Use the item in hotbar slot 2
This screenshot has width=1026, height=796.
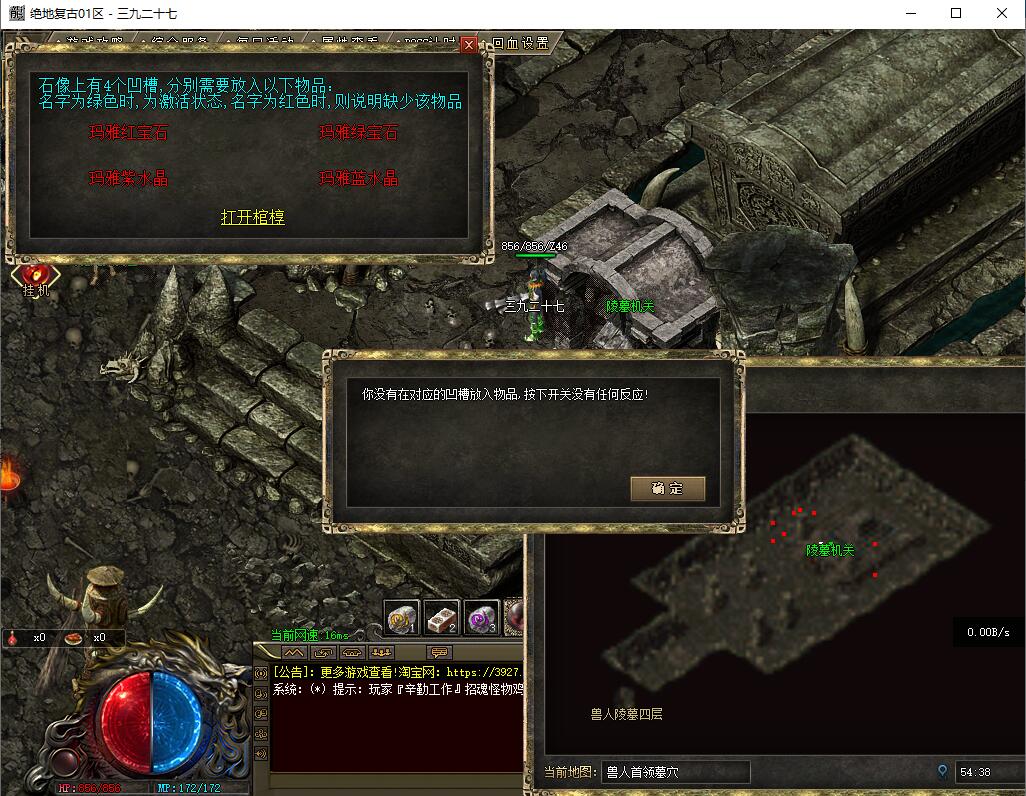tap(442, 619)
